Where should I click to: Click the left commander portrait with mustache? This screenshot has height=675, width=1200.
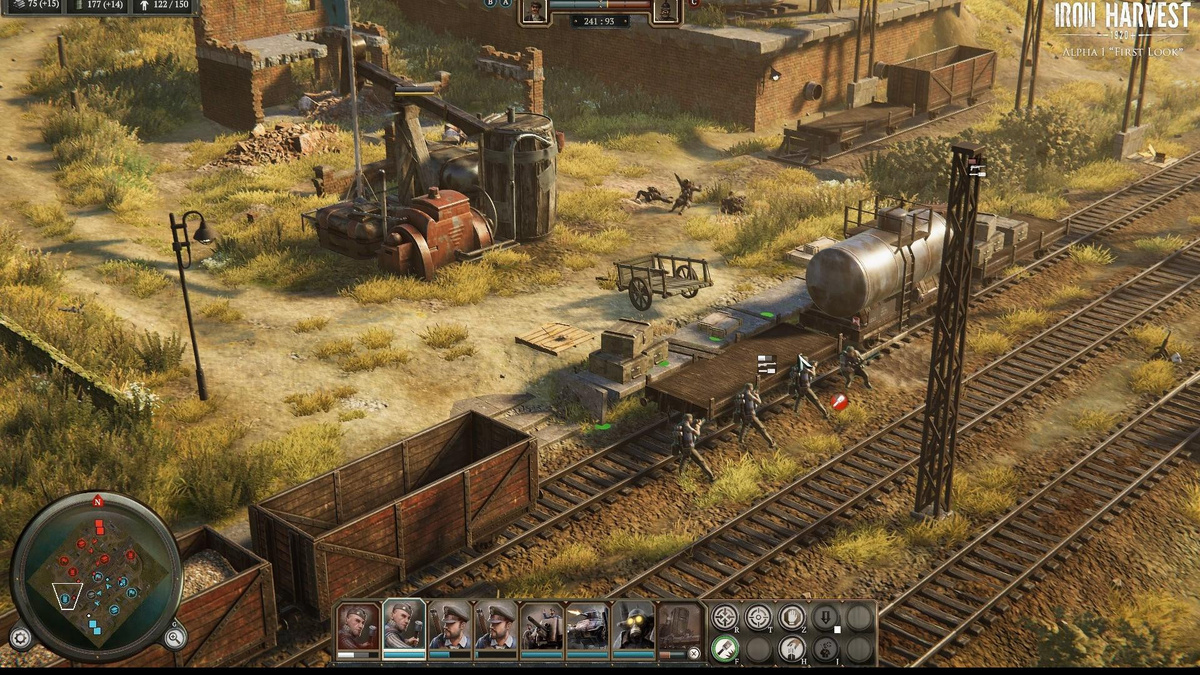pyautogui.click(x=534, y=11)
